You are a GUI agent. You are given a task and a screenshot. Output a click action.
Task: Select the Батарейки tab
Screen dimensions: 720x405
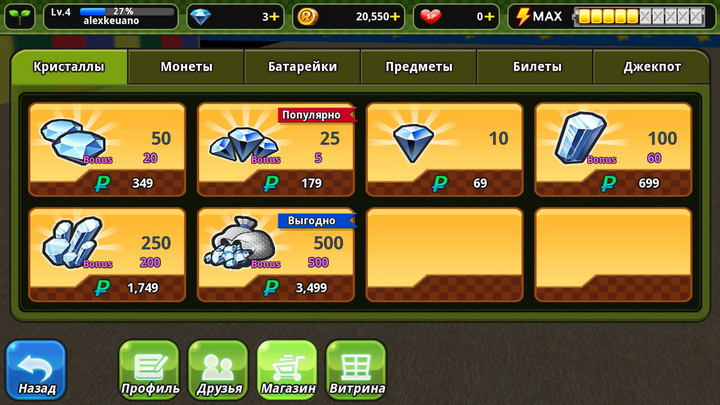[302, 67]
